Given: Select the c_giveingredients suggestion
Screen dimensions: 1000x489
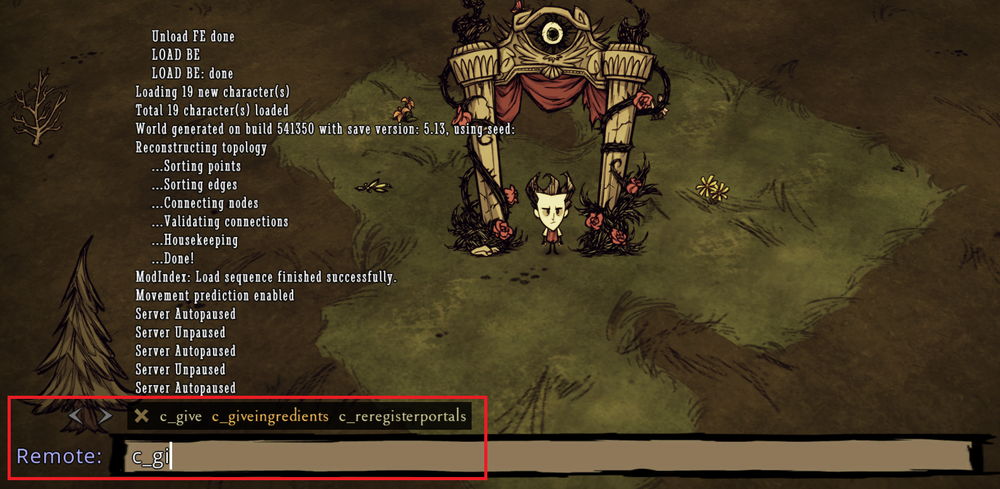Looking at the screenshot, I should pyautogui.click(x=269, y=416).
